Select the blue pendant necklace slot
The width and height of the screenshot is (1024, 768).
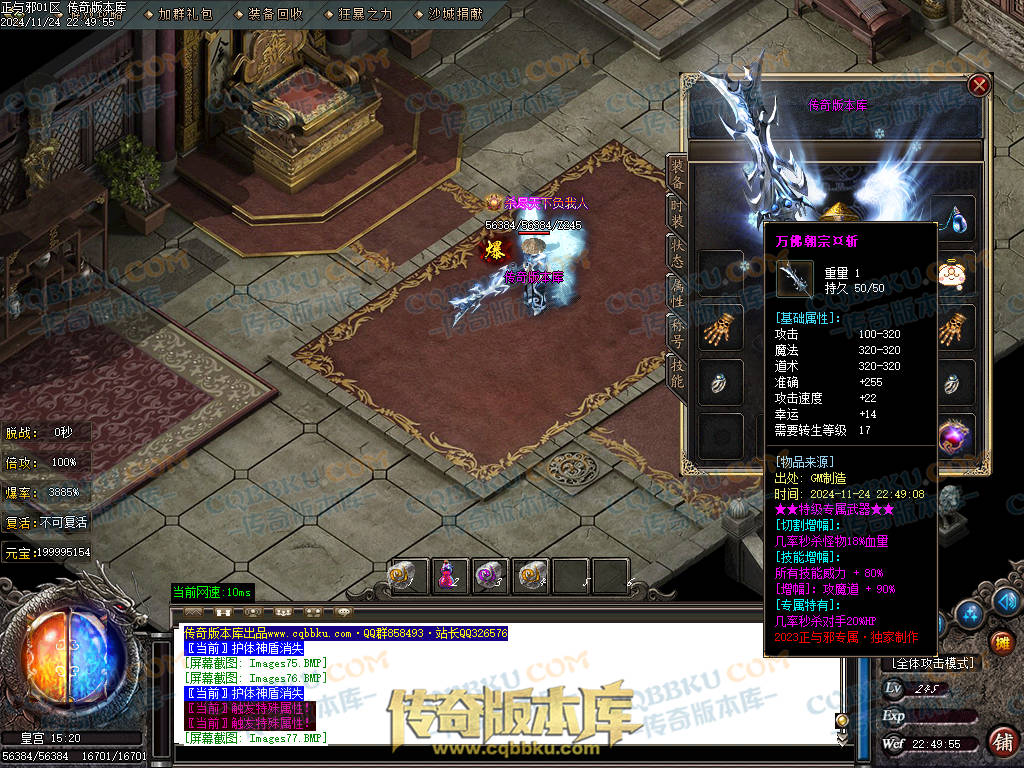(955, 218)
